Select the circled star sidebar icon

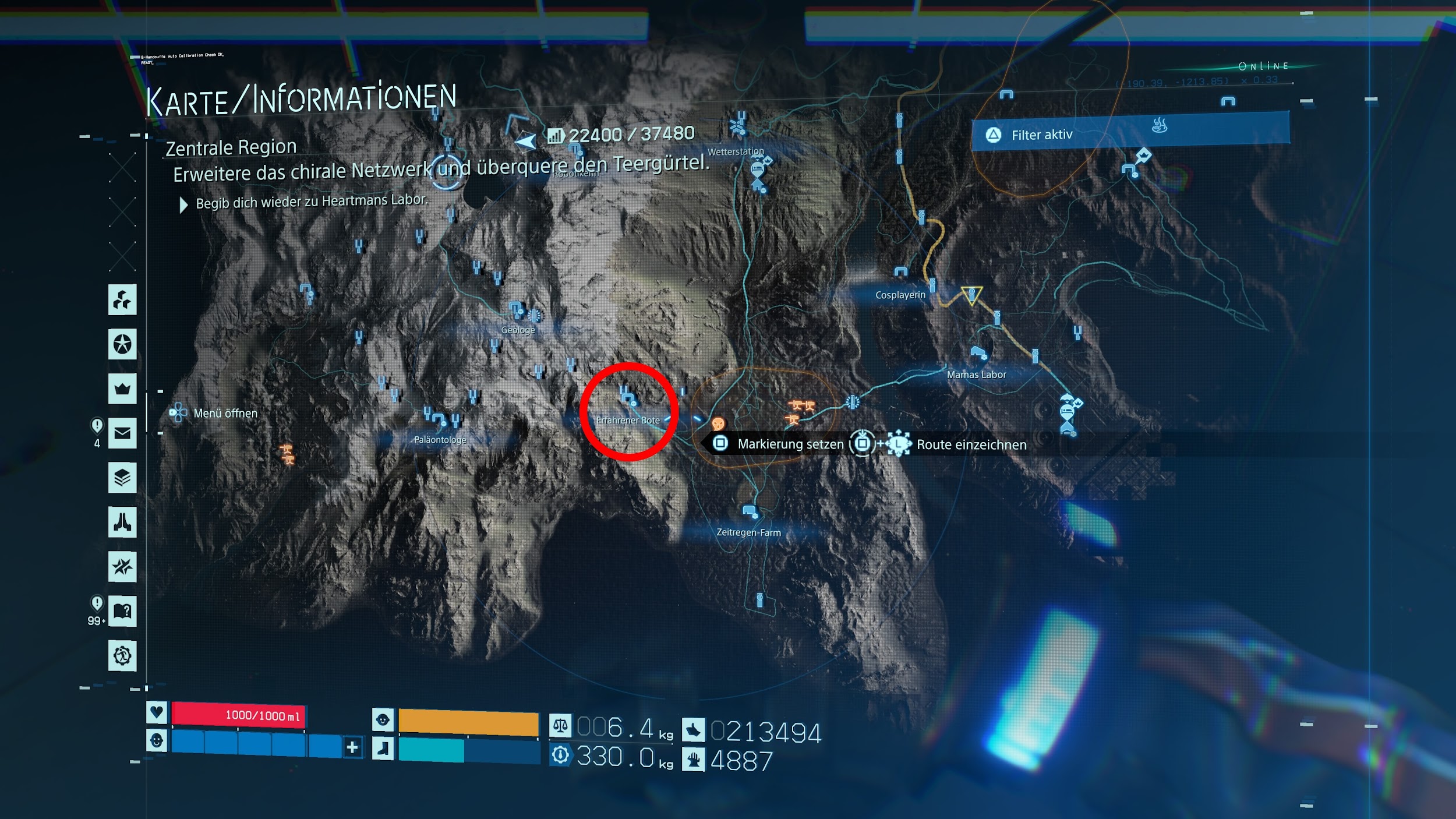tap(122, 344)
